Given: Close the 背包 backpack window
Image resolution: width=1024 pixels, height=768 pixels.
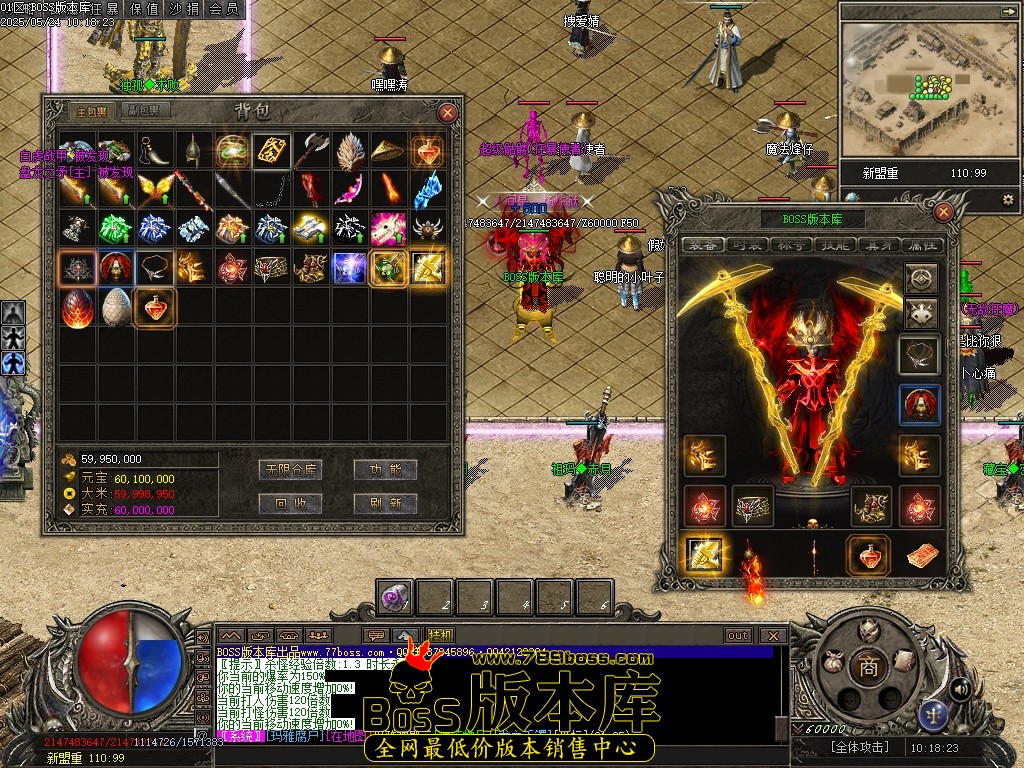Looking at the screenshot, I should [x=448, y=113].
